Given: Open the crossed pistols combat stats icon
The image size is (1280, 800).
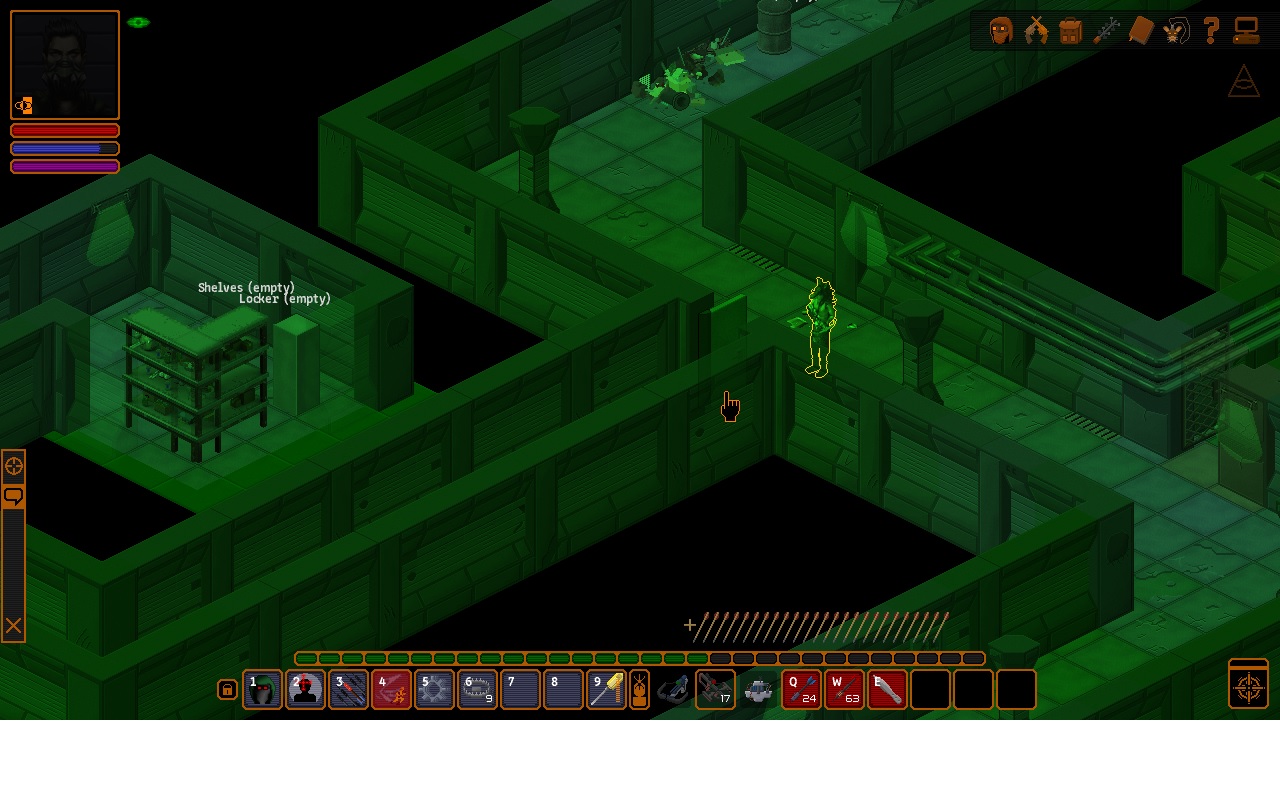Looking at the screenshot, I should [x=1036, y=31].
